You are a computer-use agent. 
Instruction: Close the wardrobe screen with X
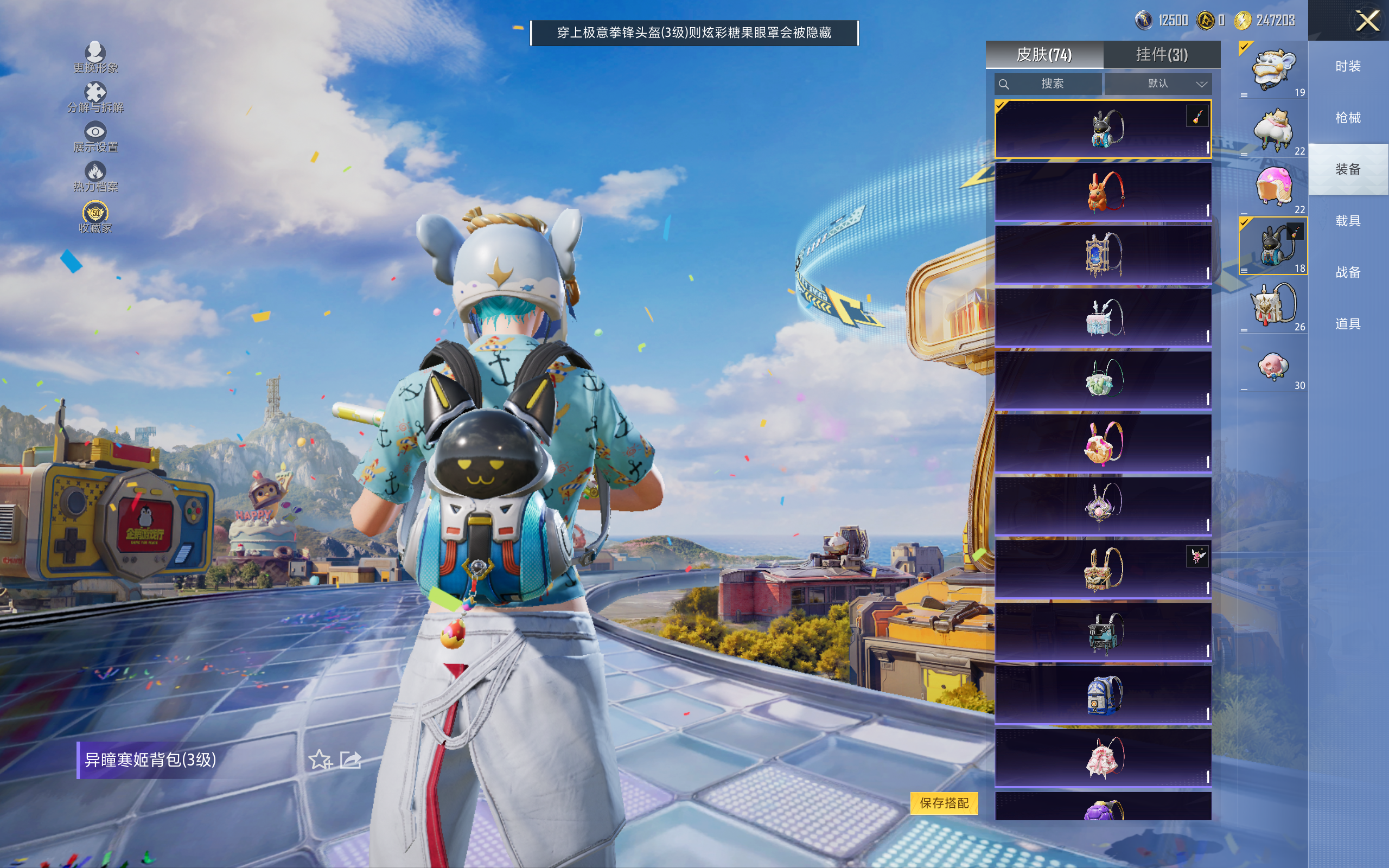pos(1367,21)
